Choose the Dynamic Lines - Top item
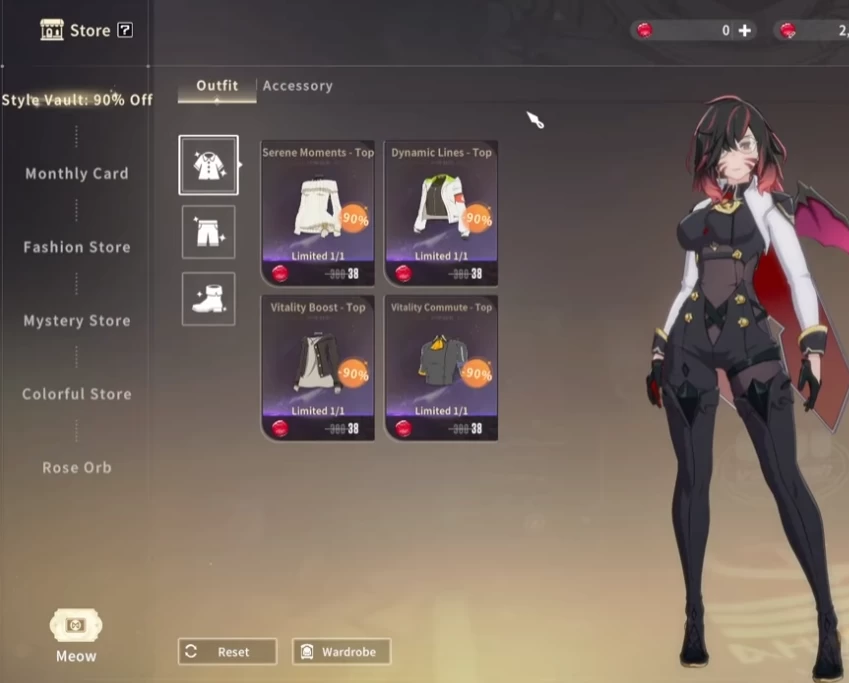This screenshot has width=849, height=683. click(441, 213)
